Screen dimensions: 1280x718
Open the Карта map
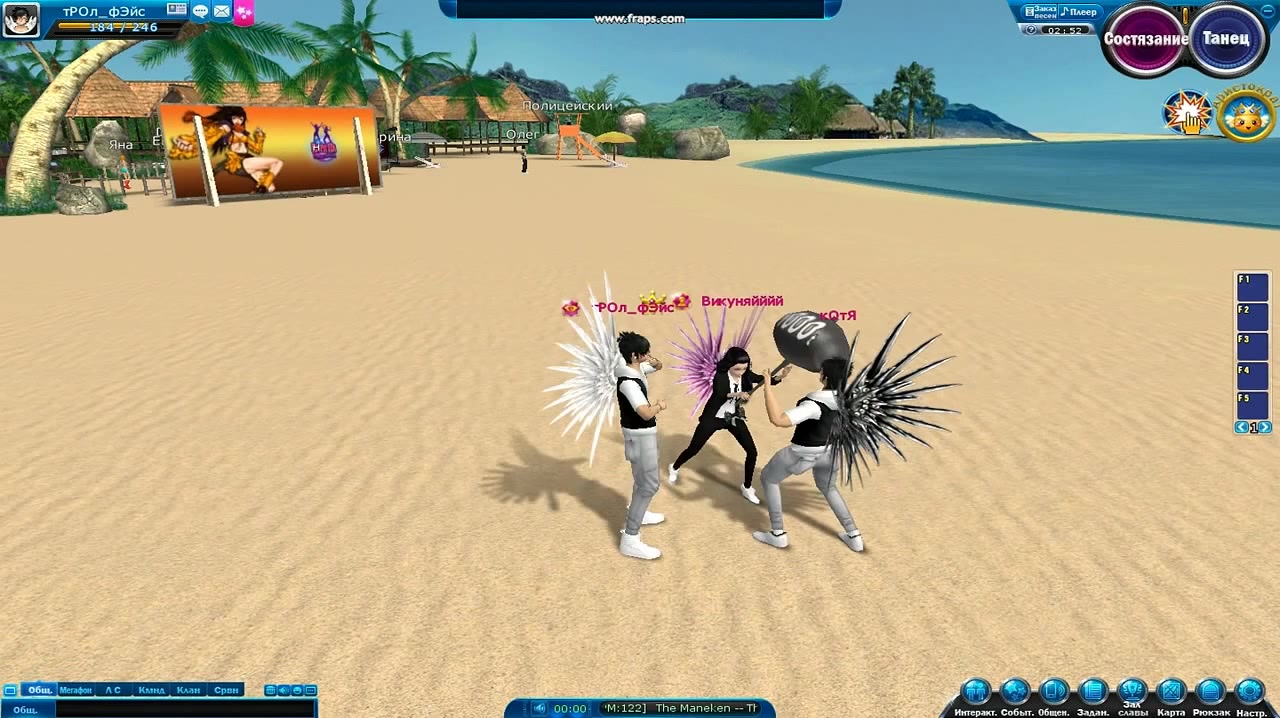click(x=1171, y=692)
